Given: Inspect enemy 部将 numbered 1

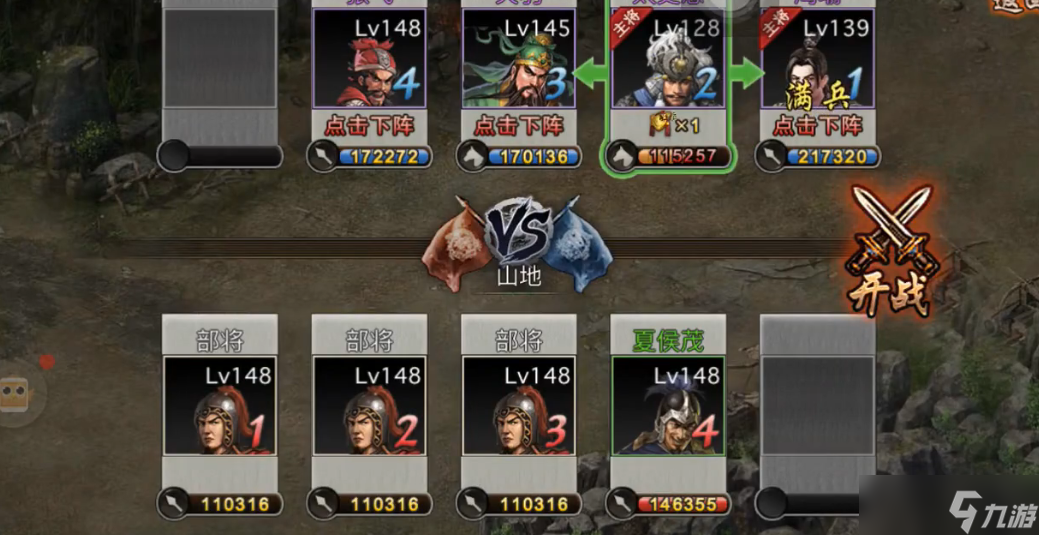Looking at the screenshot, I should (x=219, y=405).
